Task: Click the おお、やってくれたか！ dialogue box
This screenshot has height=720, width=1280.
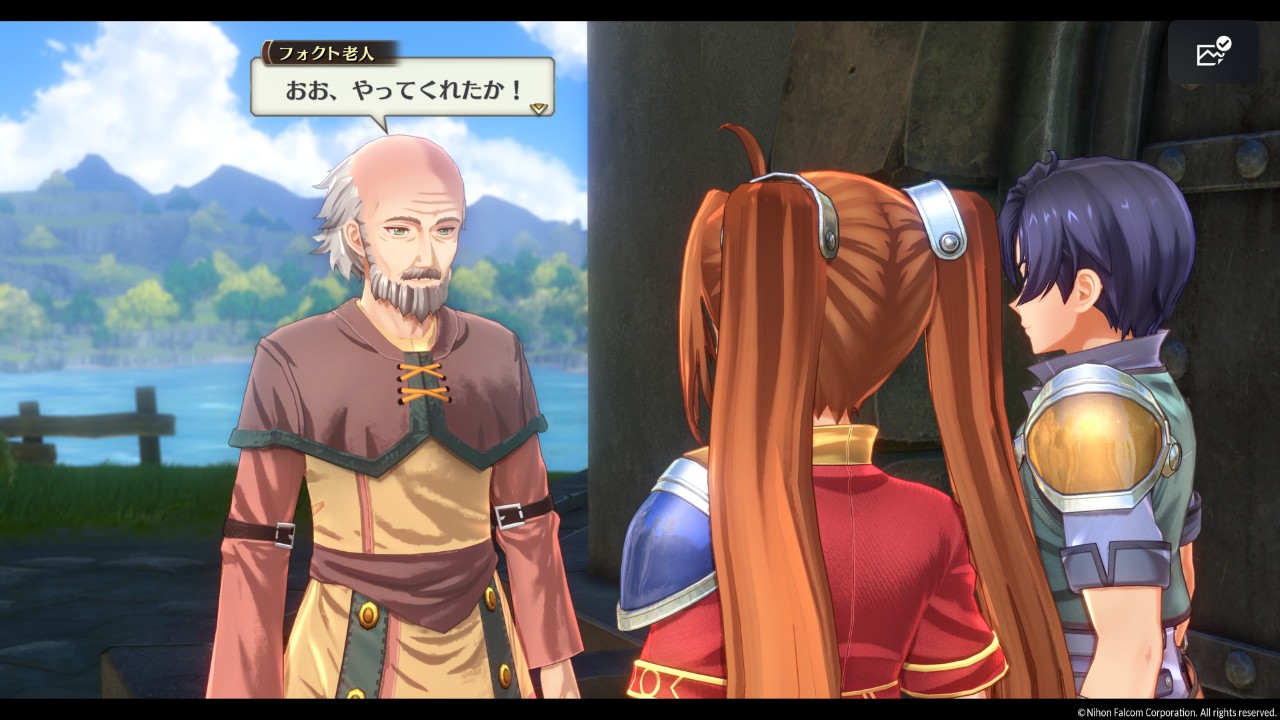Action: 402,89
